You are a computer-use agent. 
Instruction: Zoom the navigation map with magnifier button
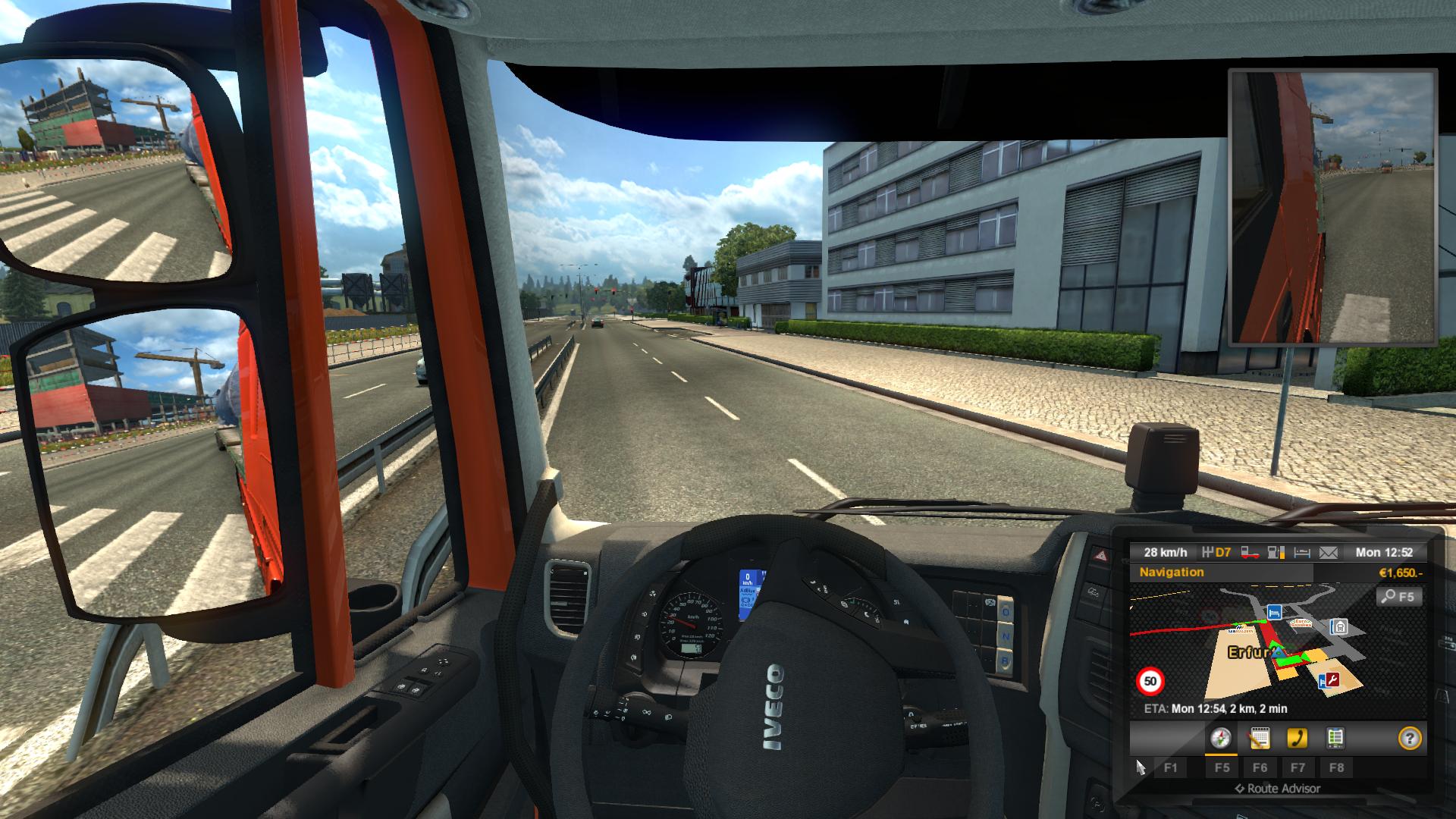[x=1398, y=597]
